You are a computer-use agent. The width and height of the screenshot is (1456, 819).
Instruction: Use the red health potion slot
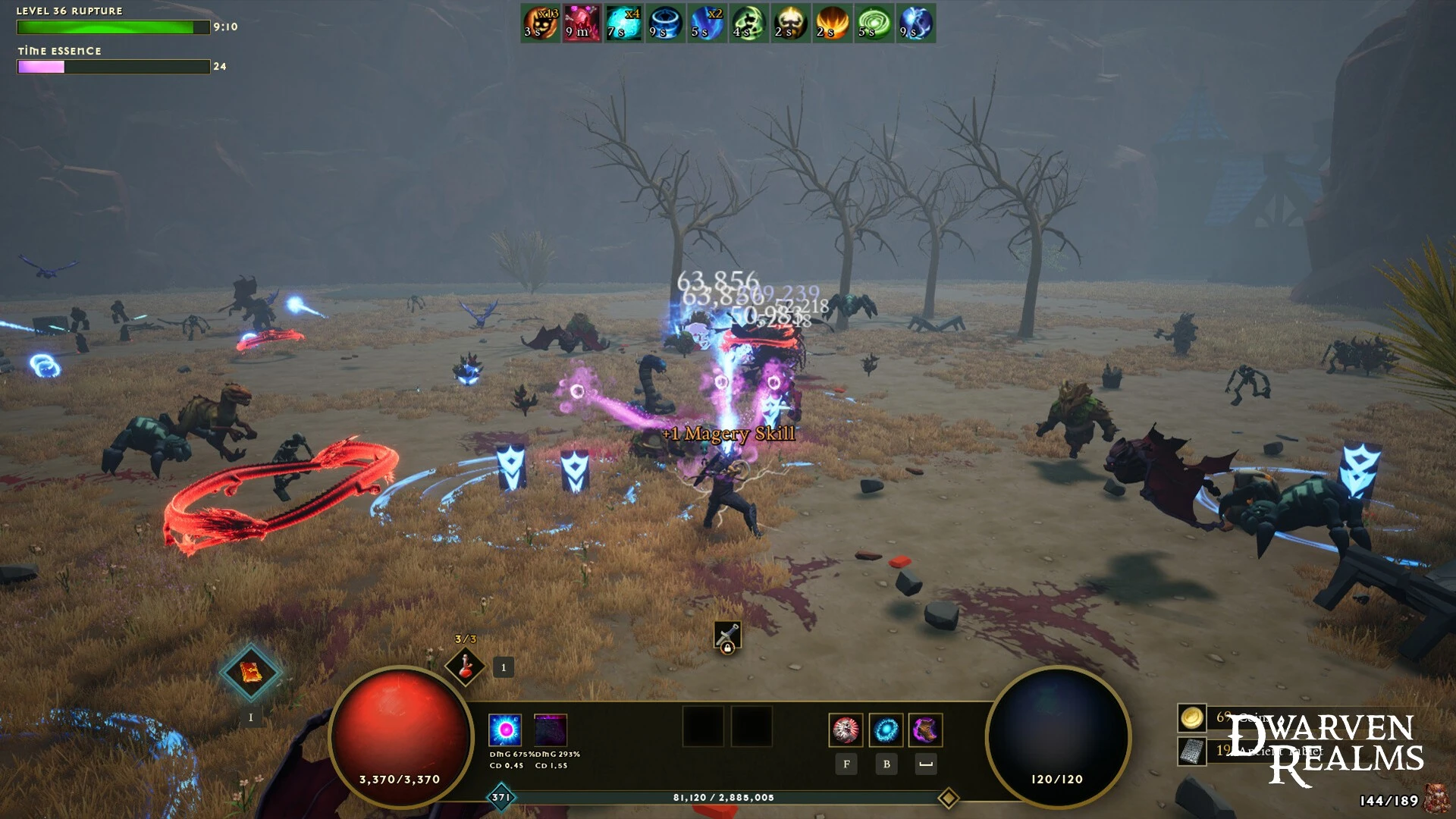coord(465,667)
